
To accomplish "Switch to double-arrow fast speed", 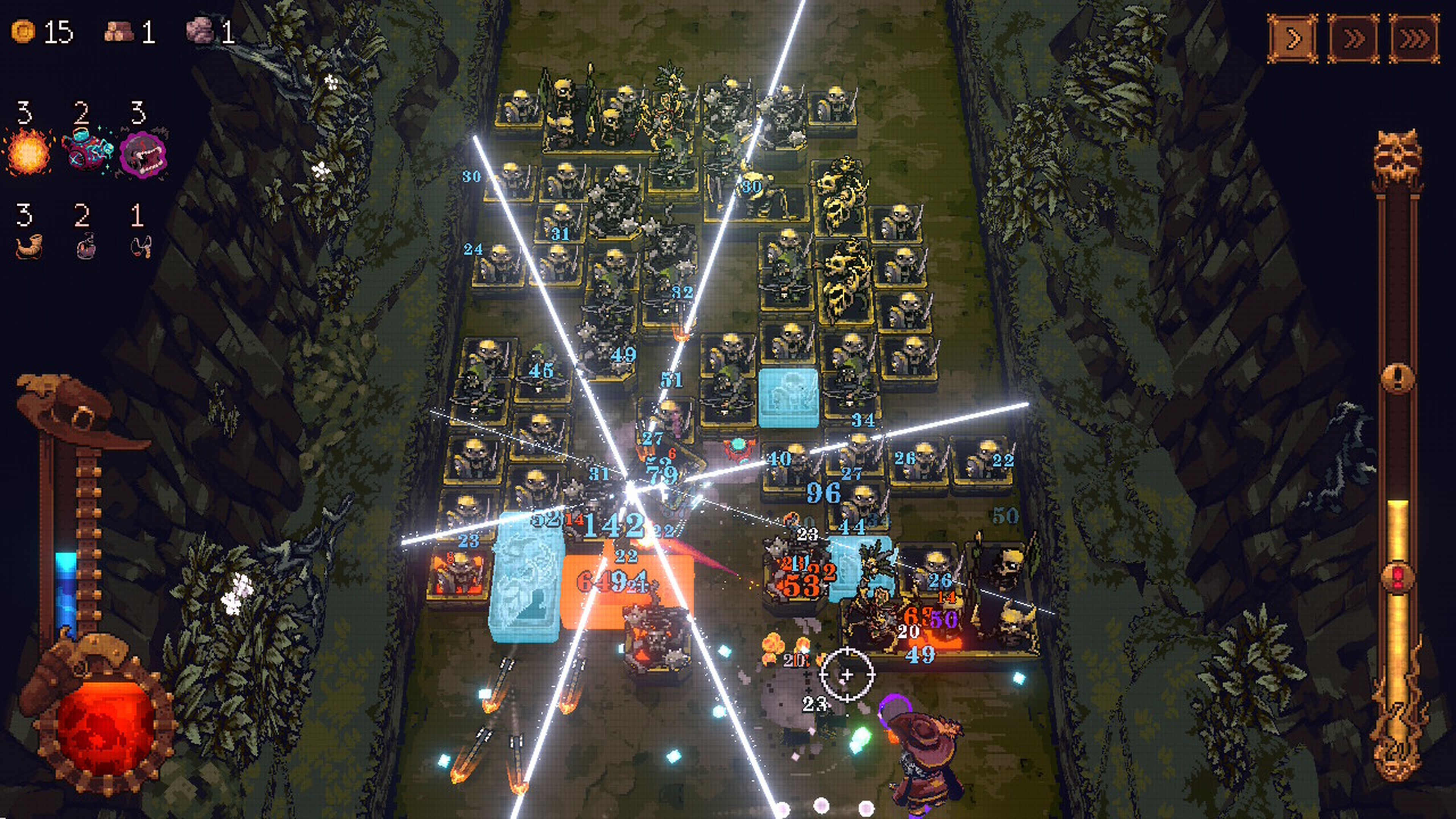I will point(1353,38).
